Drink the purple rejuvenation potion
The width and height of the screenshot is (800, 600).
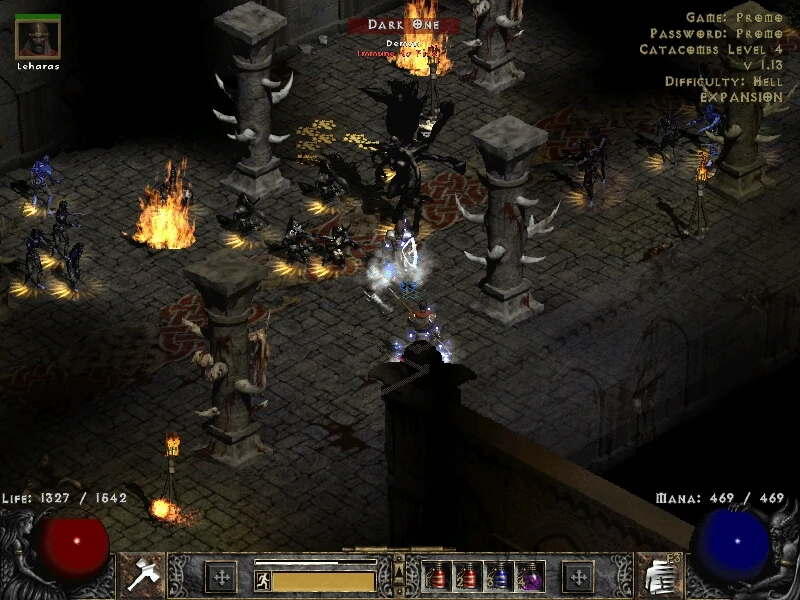529,576
